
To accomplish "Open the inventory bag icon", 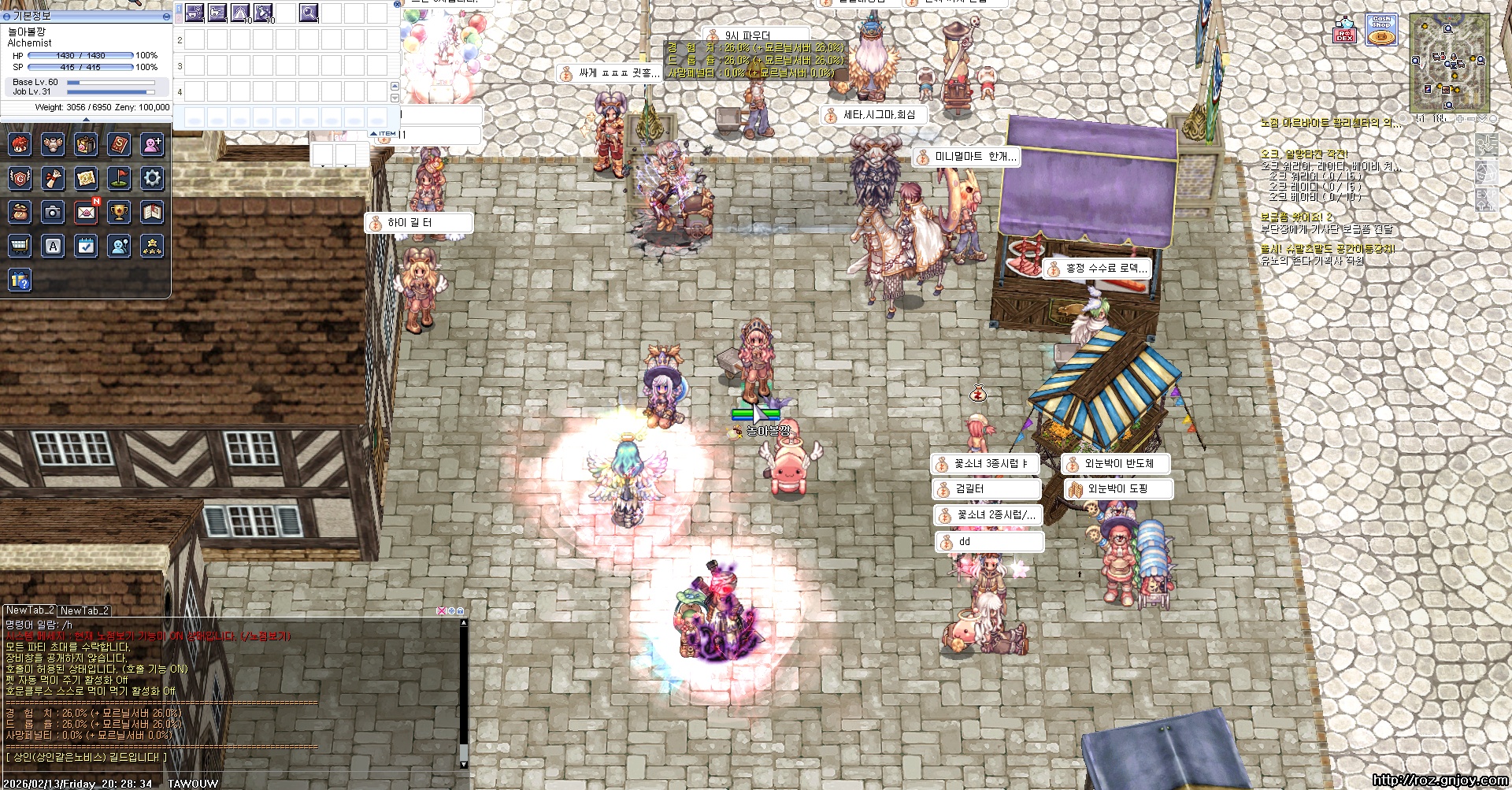I will (x=86, y=144).
